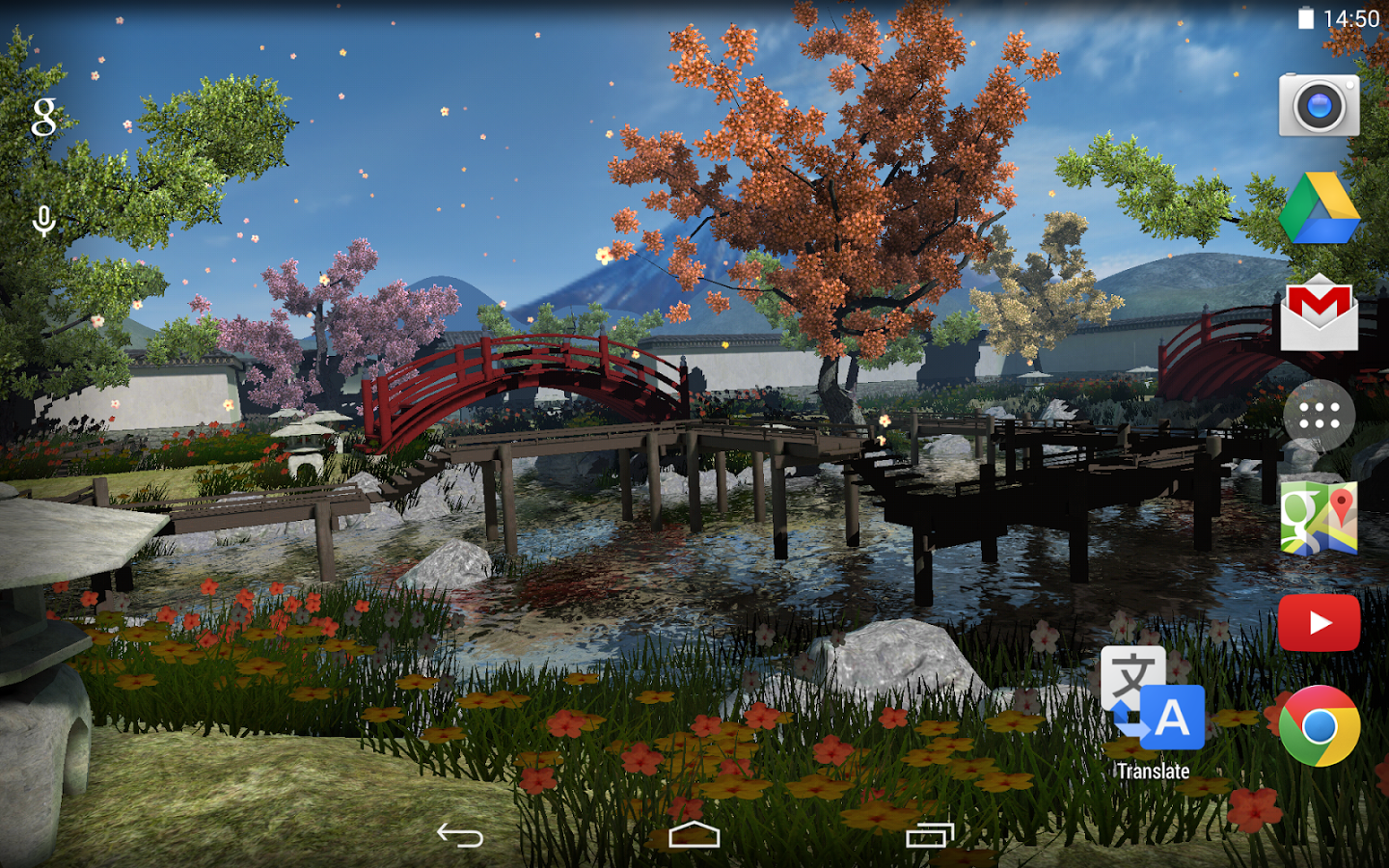
Task: Launch Google Maps
Action: pyautogui.click(x=1319, y=519)
